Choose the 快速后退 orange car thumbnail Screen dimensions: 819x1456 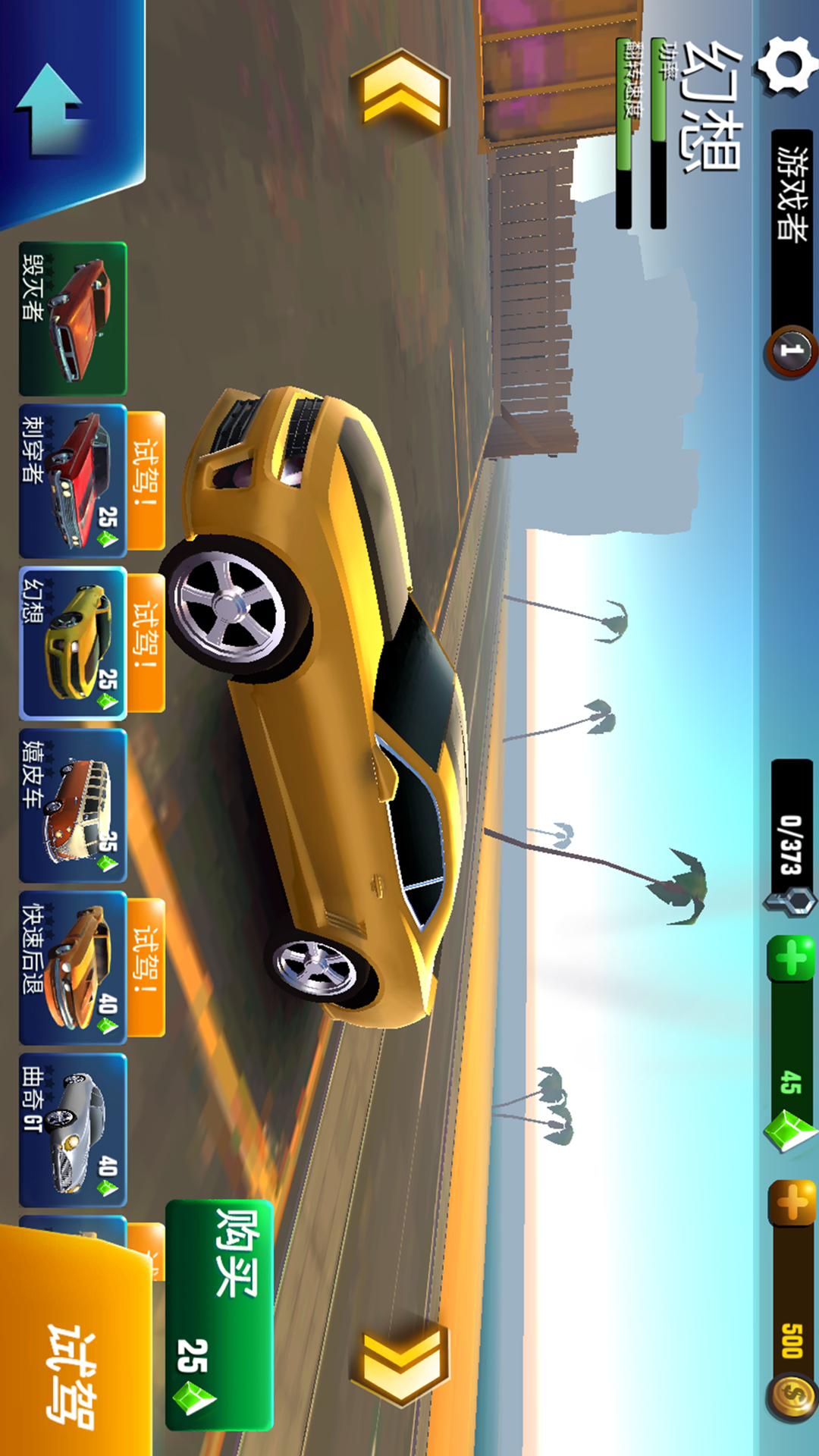click(x=73, y=968)
